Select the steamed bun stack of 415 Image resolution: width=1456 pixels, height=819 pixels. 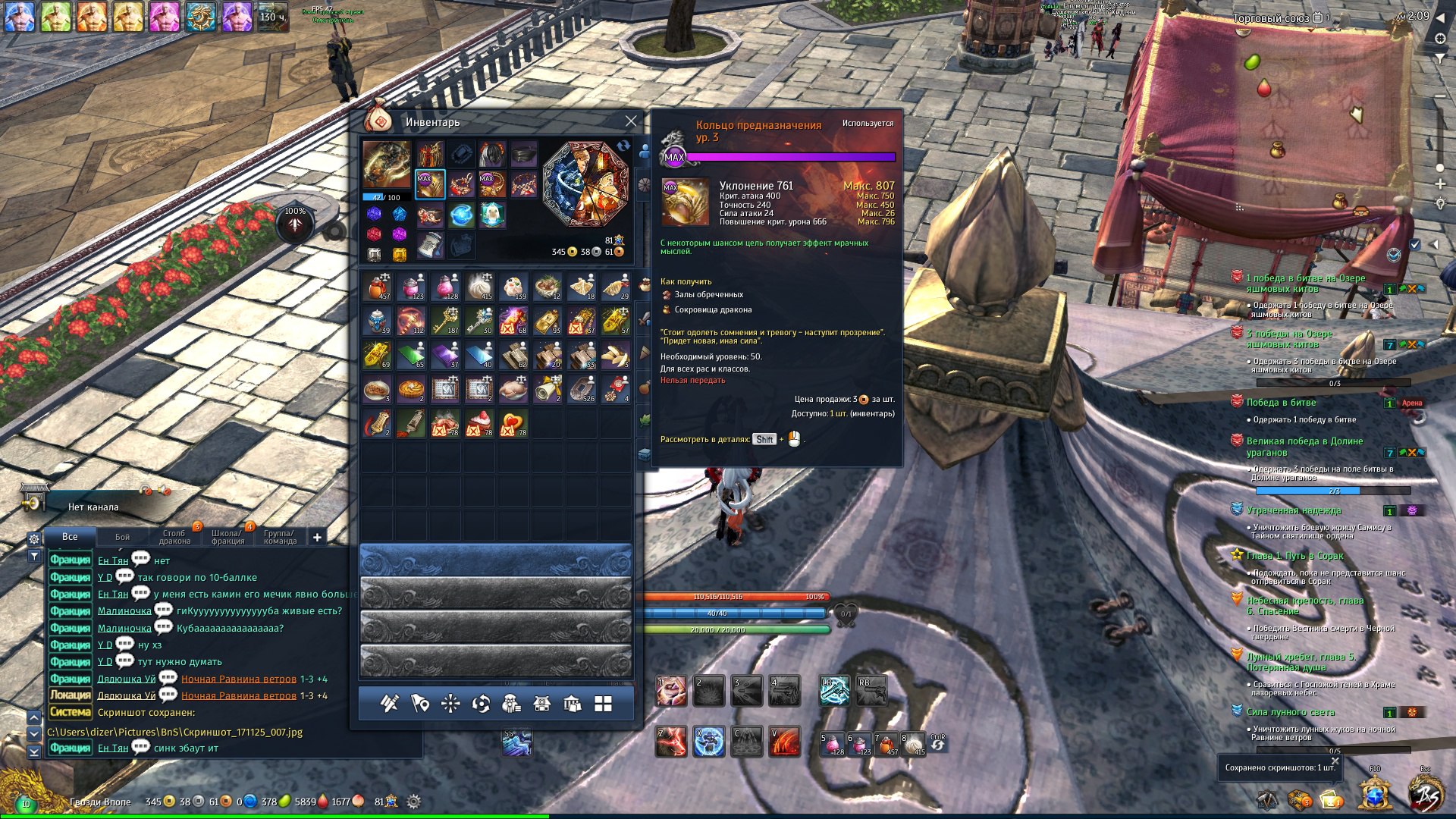point(479,287)
